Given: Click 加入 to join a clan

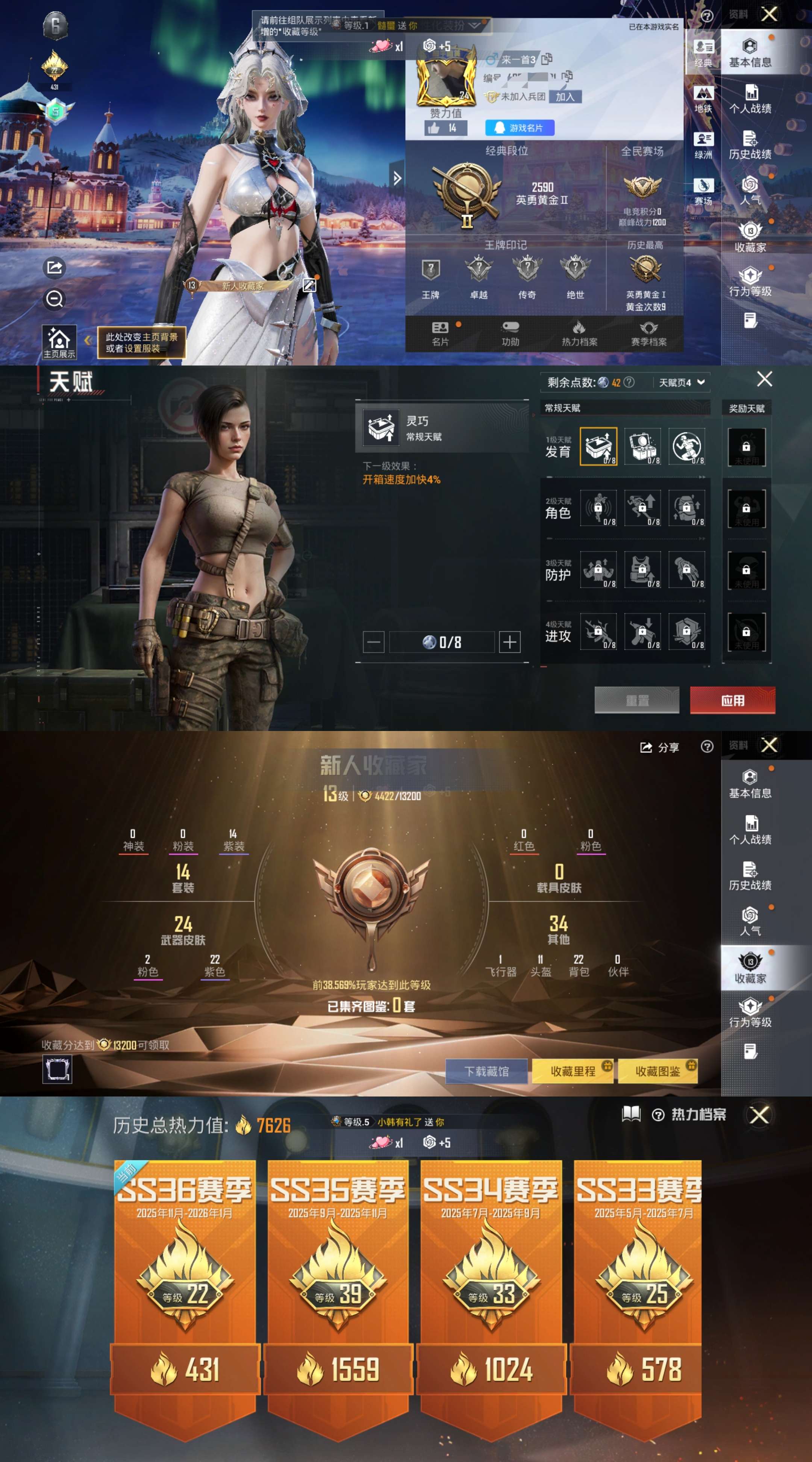Looking at the screenshot, I should point(565,97).
